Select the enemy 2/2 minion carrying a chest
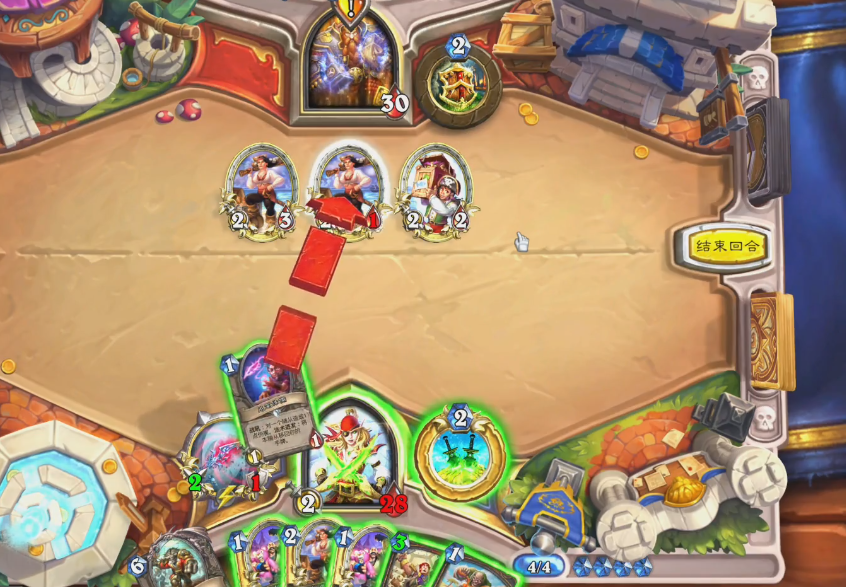 pos(436,192)
